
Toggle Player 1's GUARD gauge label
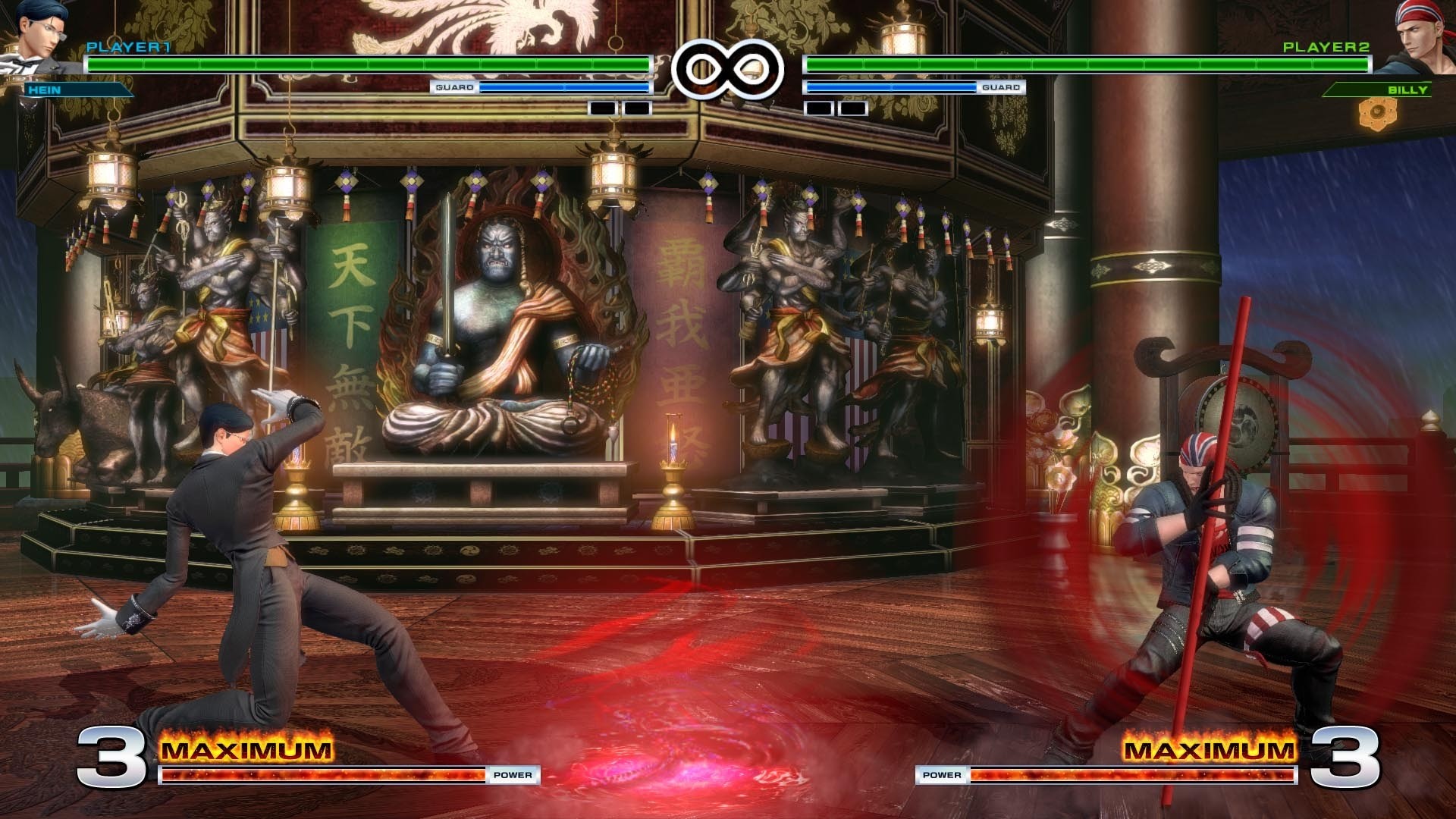pos(455,88)
